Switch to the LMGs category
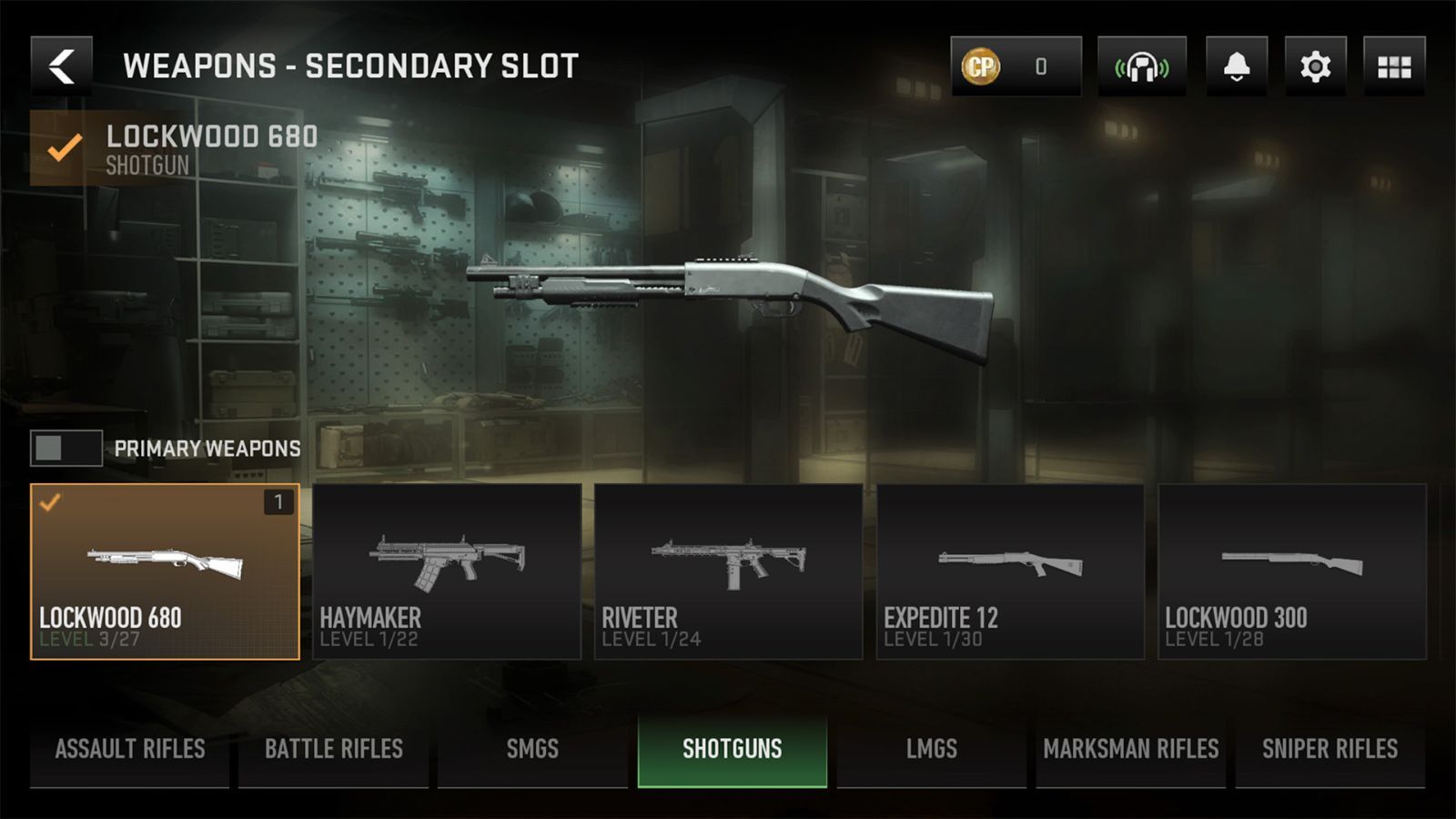 [930, 749]
